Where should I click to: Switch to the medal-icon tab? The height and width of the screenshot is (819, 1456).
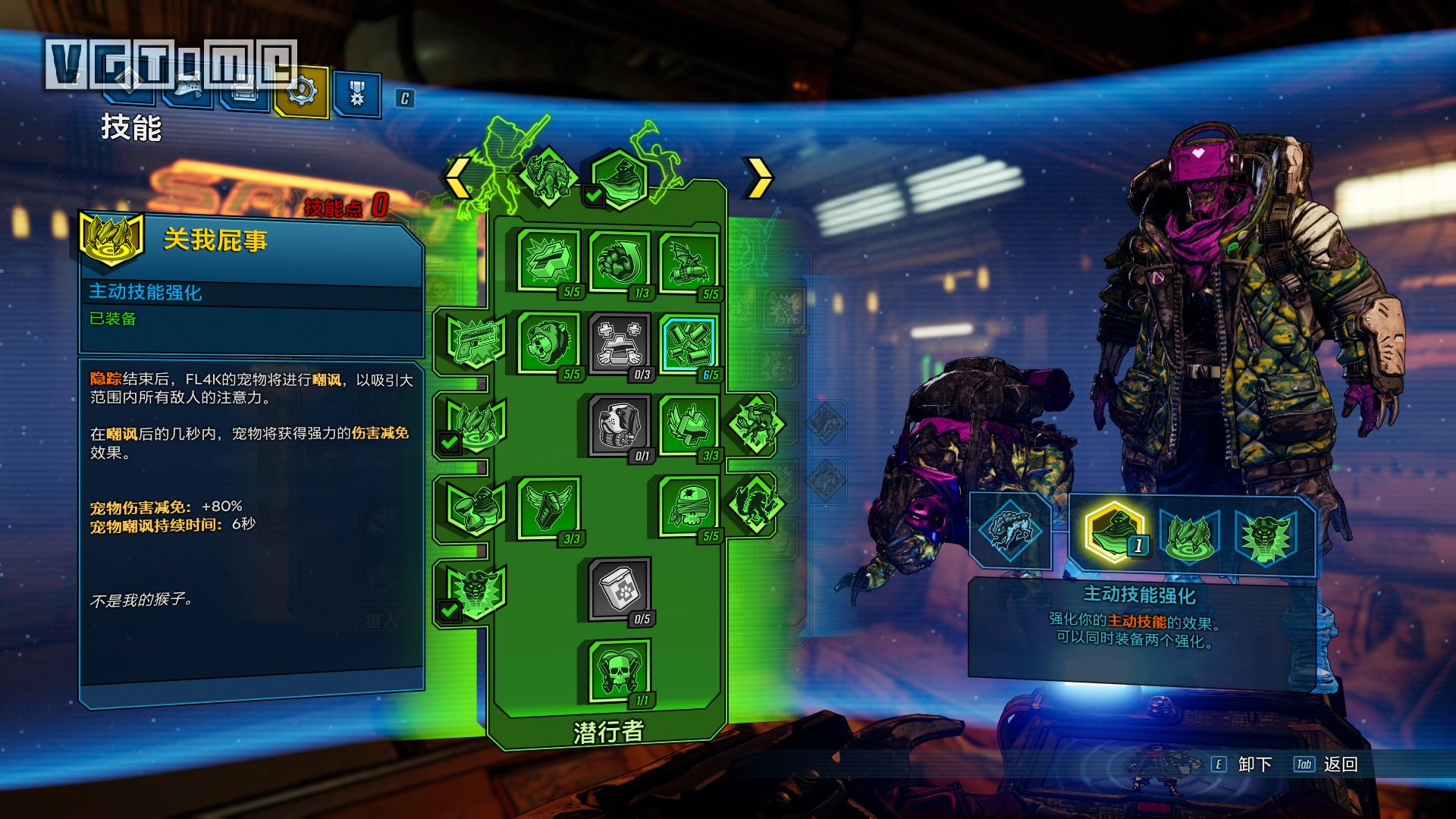tap(356, 94)
